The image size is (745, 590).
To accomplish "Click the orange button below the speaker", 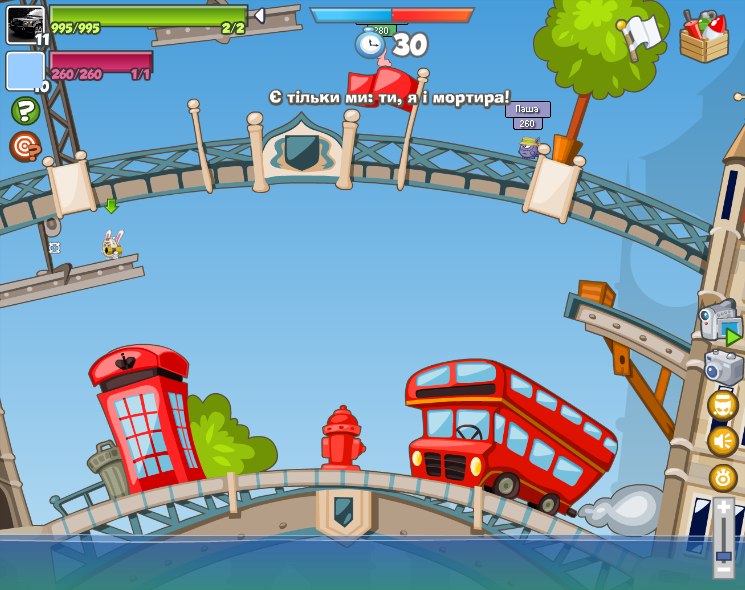I will [723, 477].
